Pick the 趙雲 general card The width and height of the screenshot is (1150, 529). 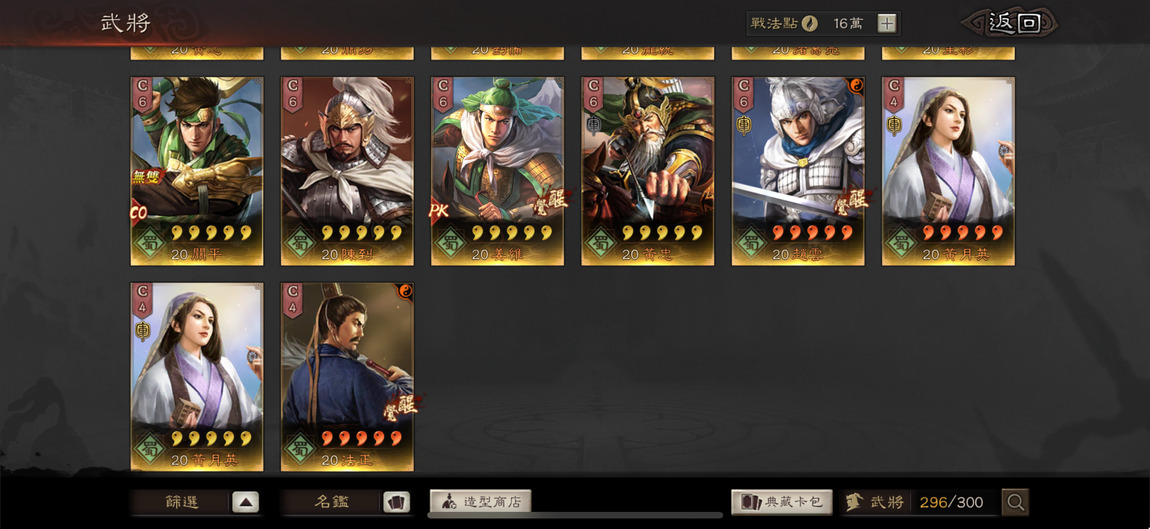coord(798,170)
